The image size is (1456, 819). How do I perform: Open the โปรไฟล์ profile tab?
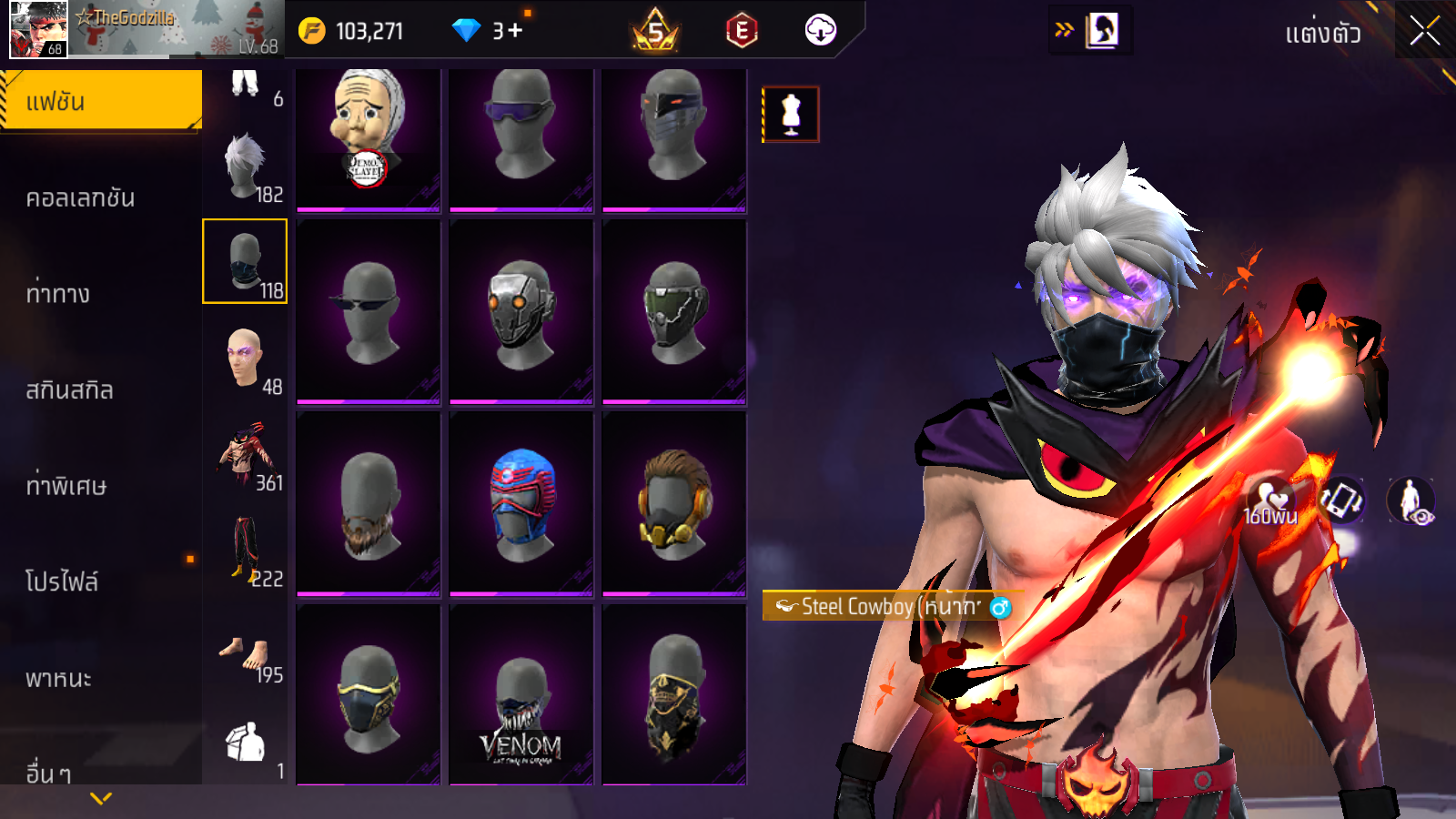[x=62, y=581]
